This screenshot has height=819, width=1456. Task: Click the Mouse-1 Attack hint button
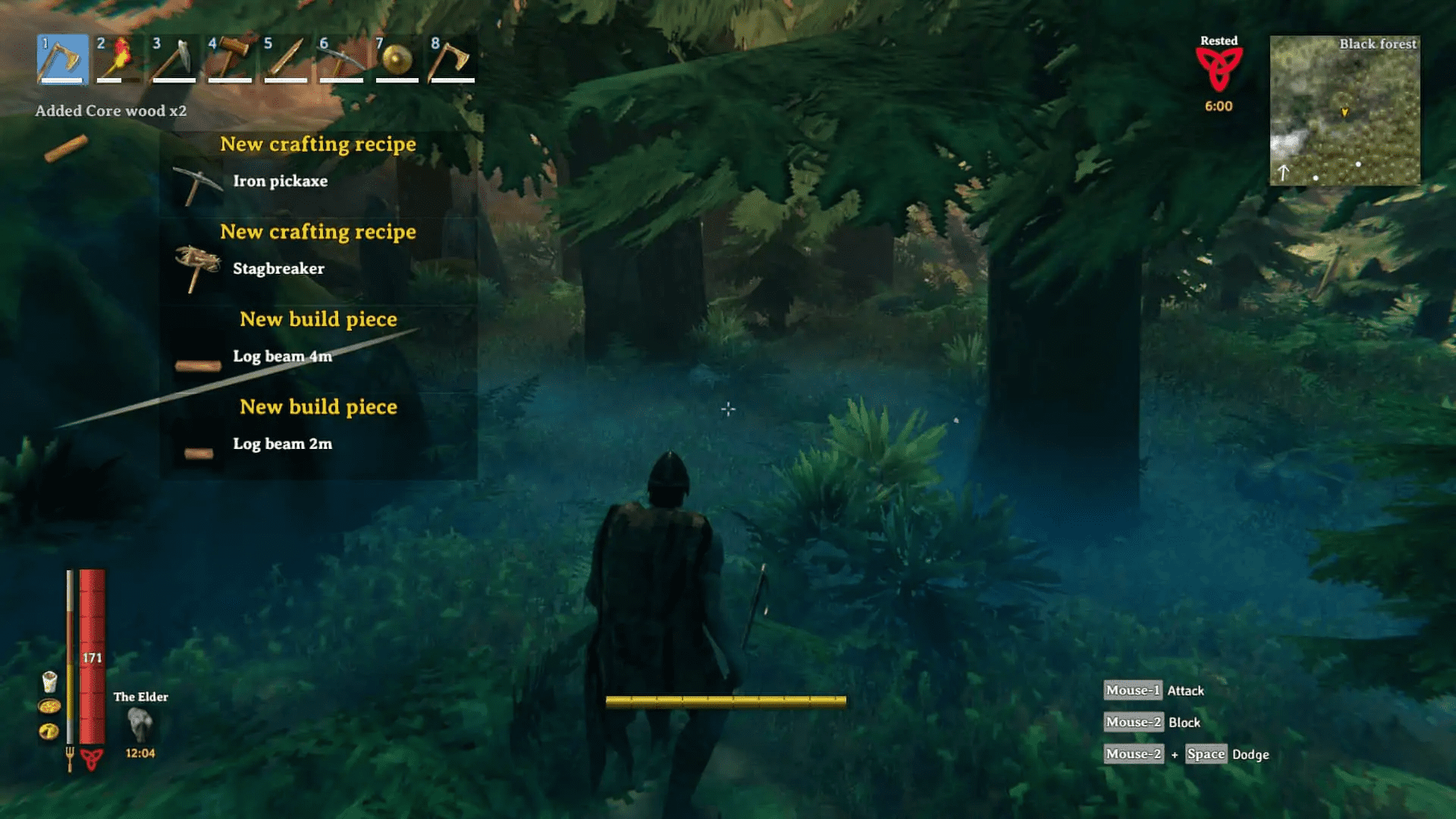[x=1132, y=690]
